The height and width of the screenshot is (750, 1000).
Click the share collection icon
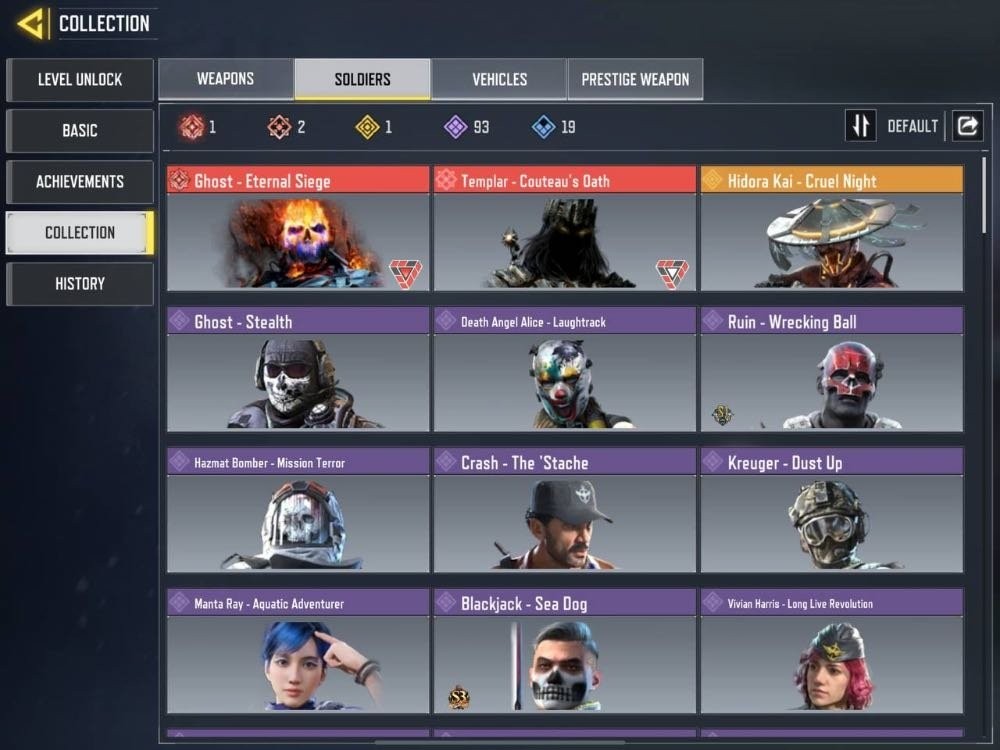pos(967,126)
